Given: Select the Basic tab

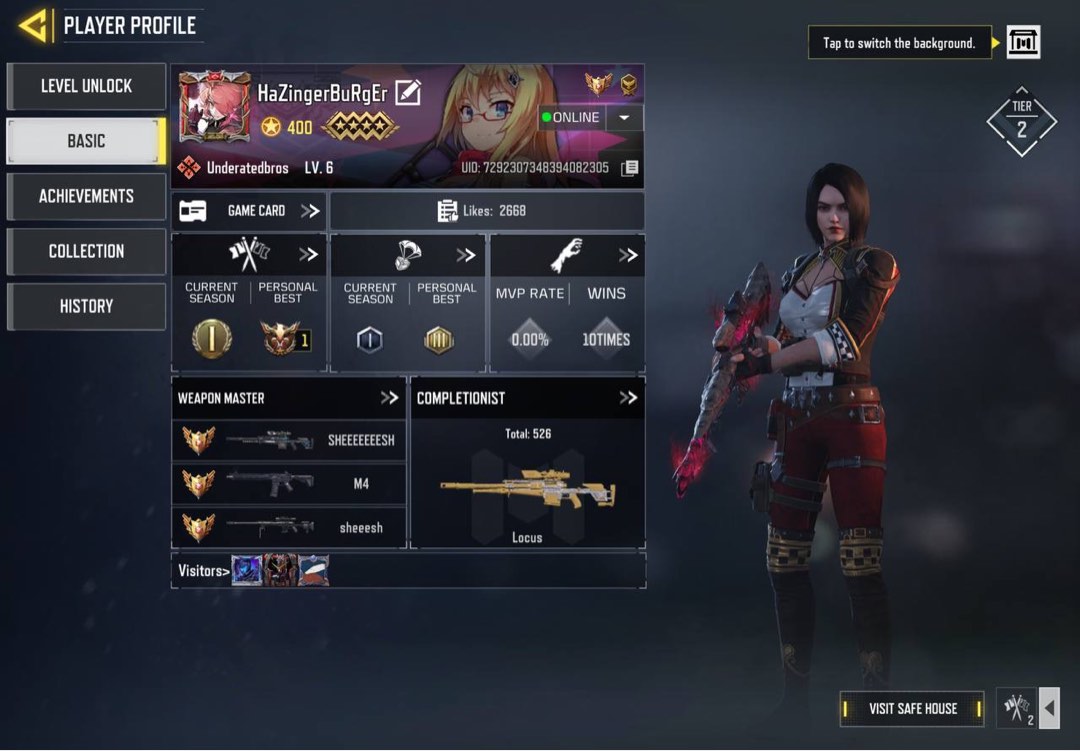Looking at the screenshot, I should [86, 141].
